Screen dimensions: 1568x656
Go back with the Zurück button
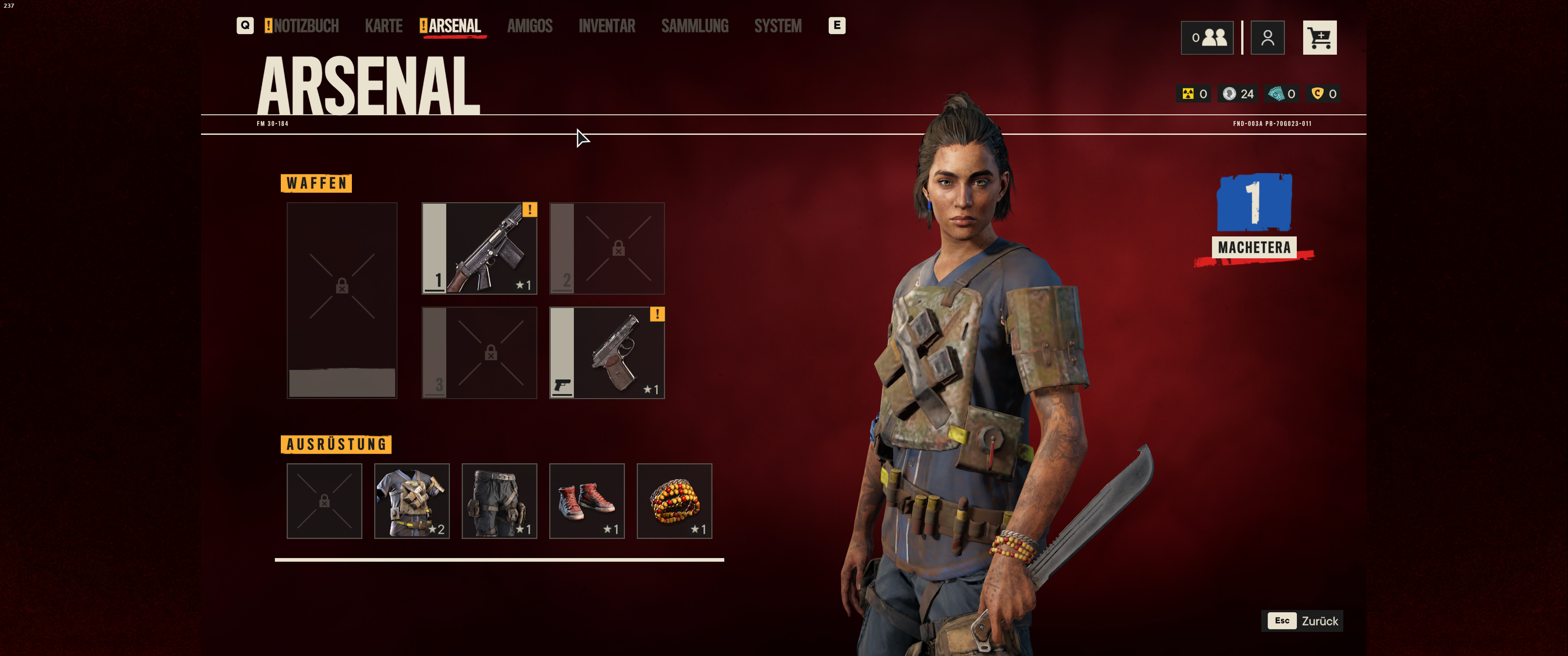coord(1303,621)
